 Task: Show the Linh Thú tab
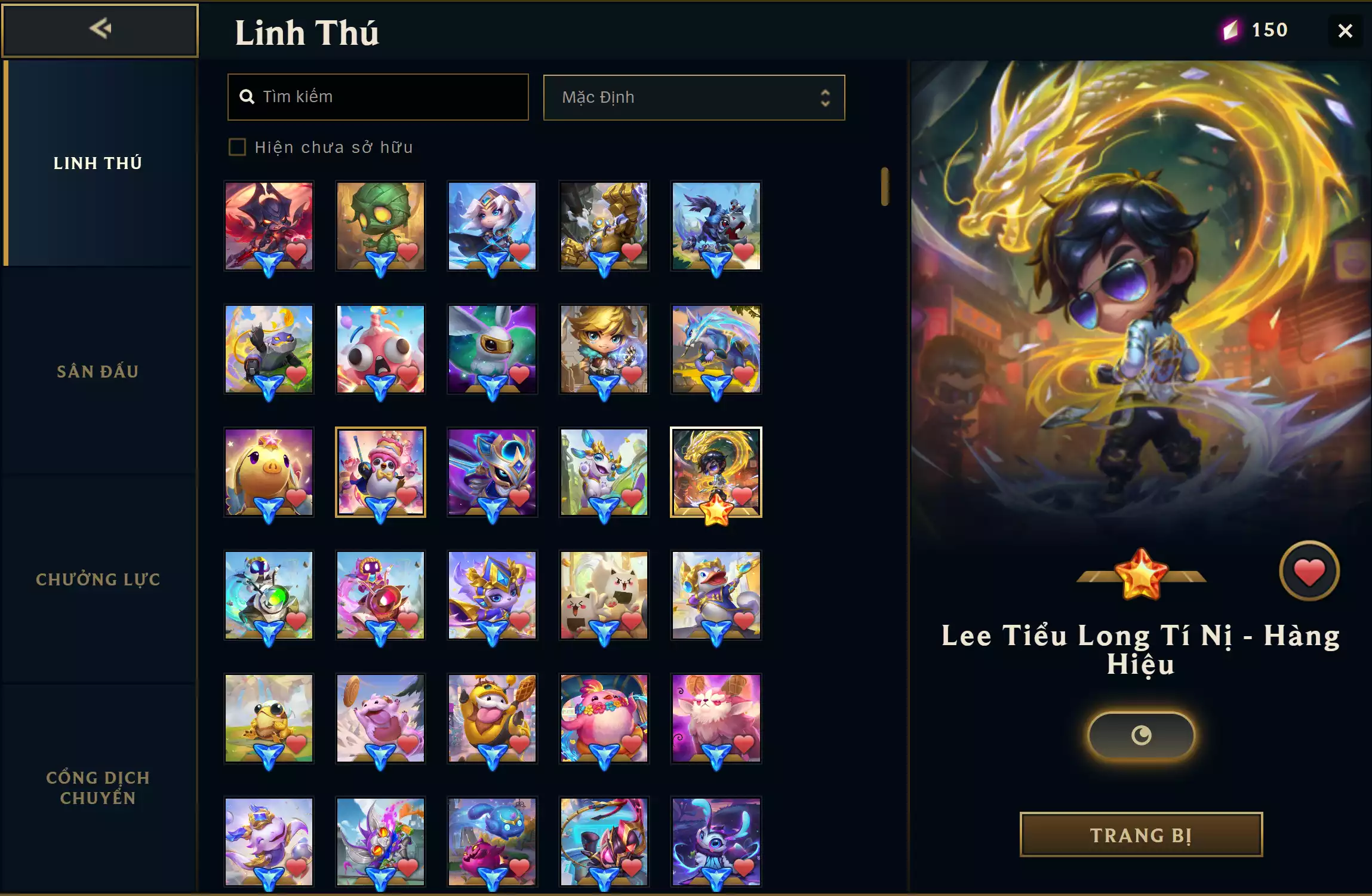[x=98, y=163]
